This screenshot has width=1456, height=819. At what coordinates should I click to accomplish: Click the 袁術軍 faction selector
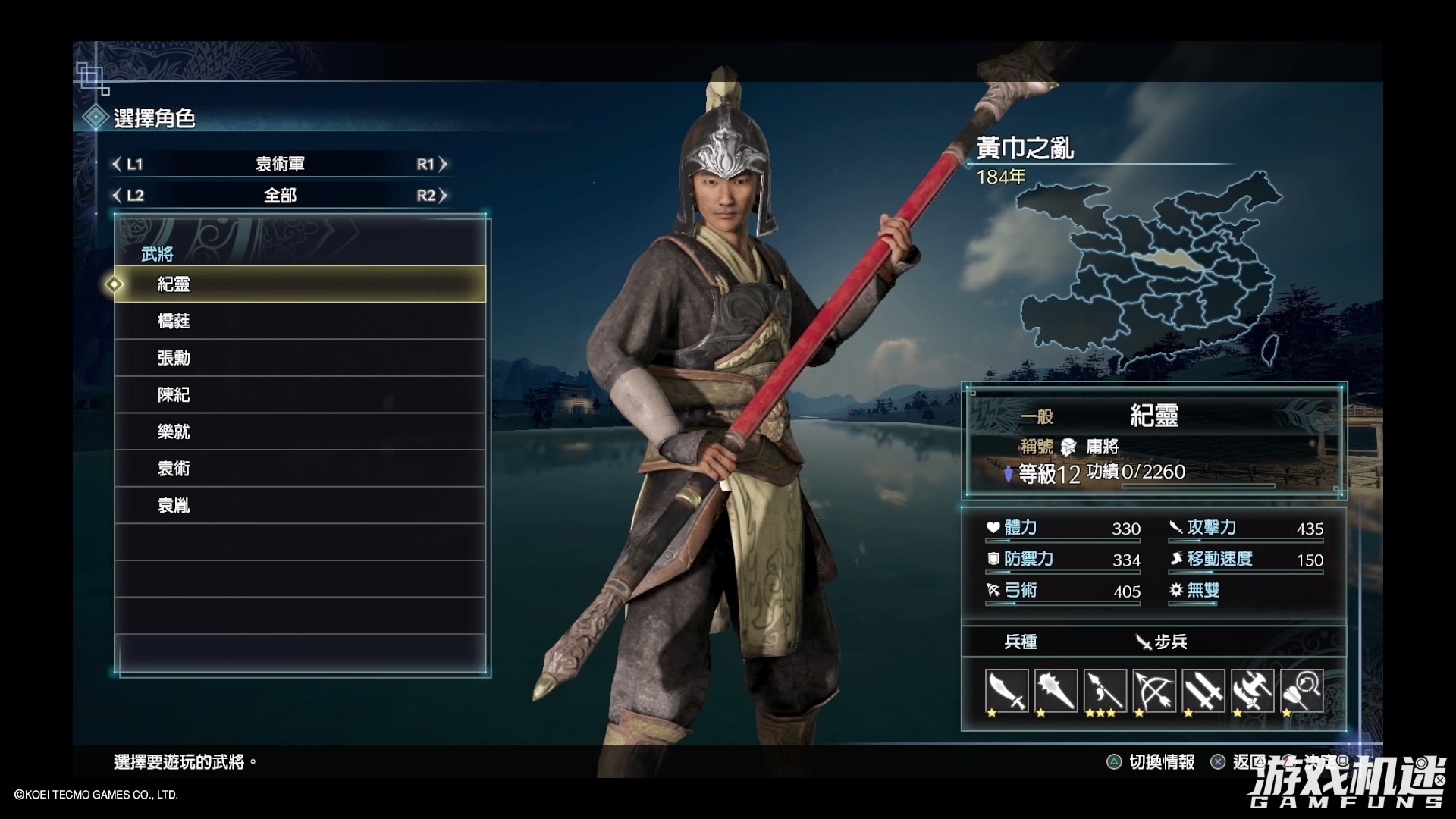point(280,165)
